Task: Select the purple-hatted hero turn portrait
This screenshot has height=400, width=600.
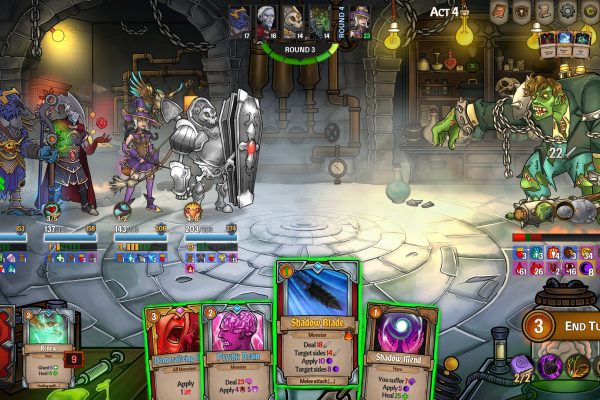Action: tap(359, 19)
